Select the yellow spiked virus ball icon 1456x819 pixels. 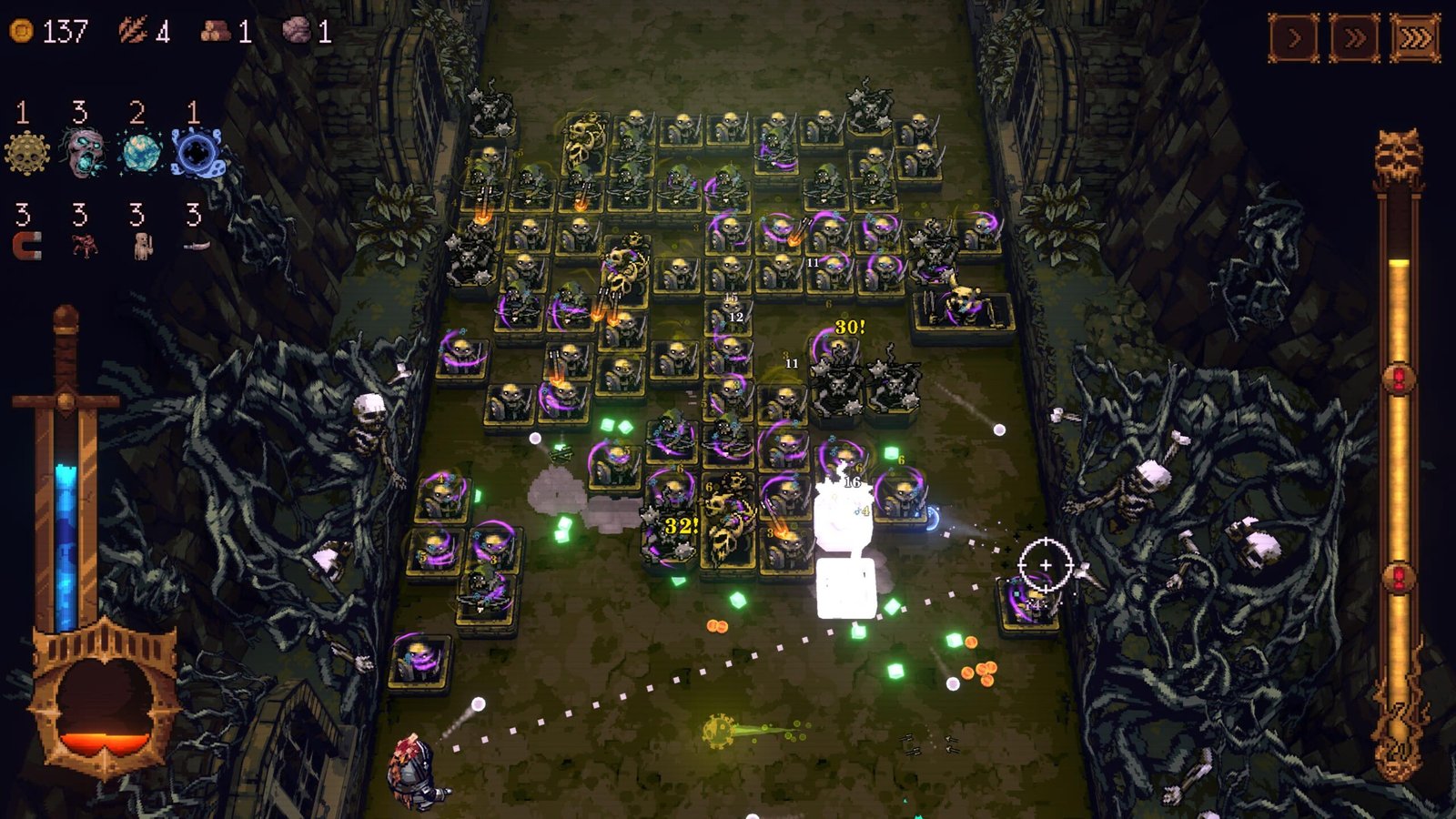[26, 152]
